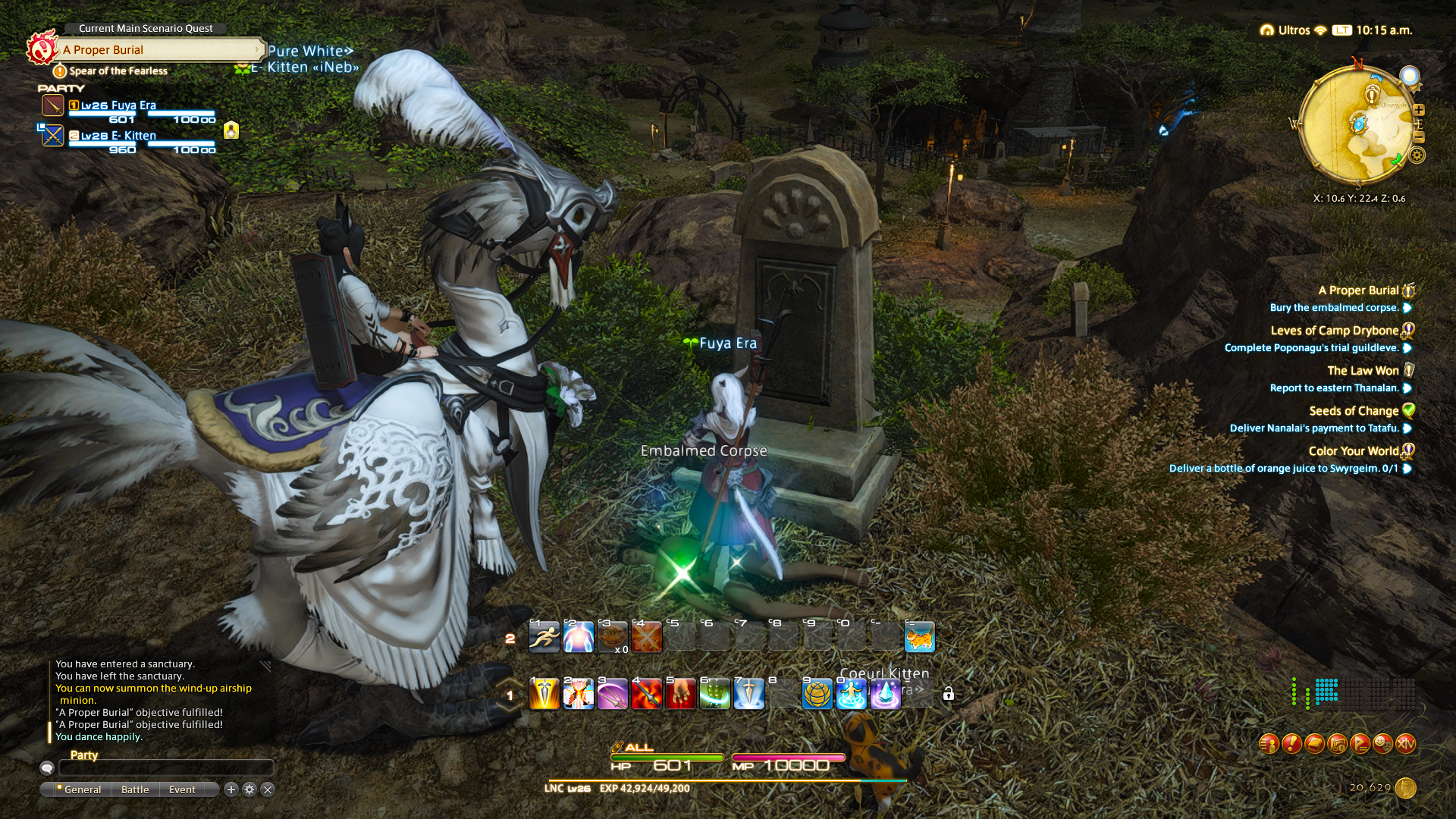Zoom out on the minimap
Screen dimensions: 1456x819
tap(1418, 137)
